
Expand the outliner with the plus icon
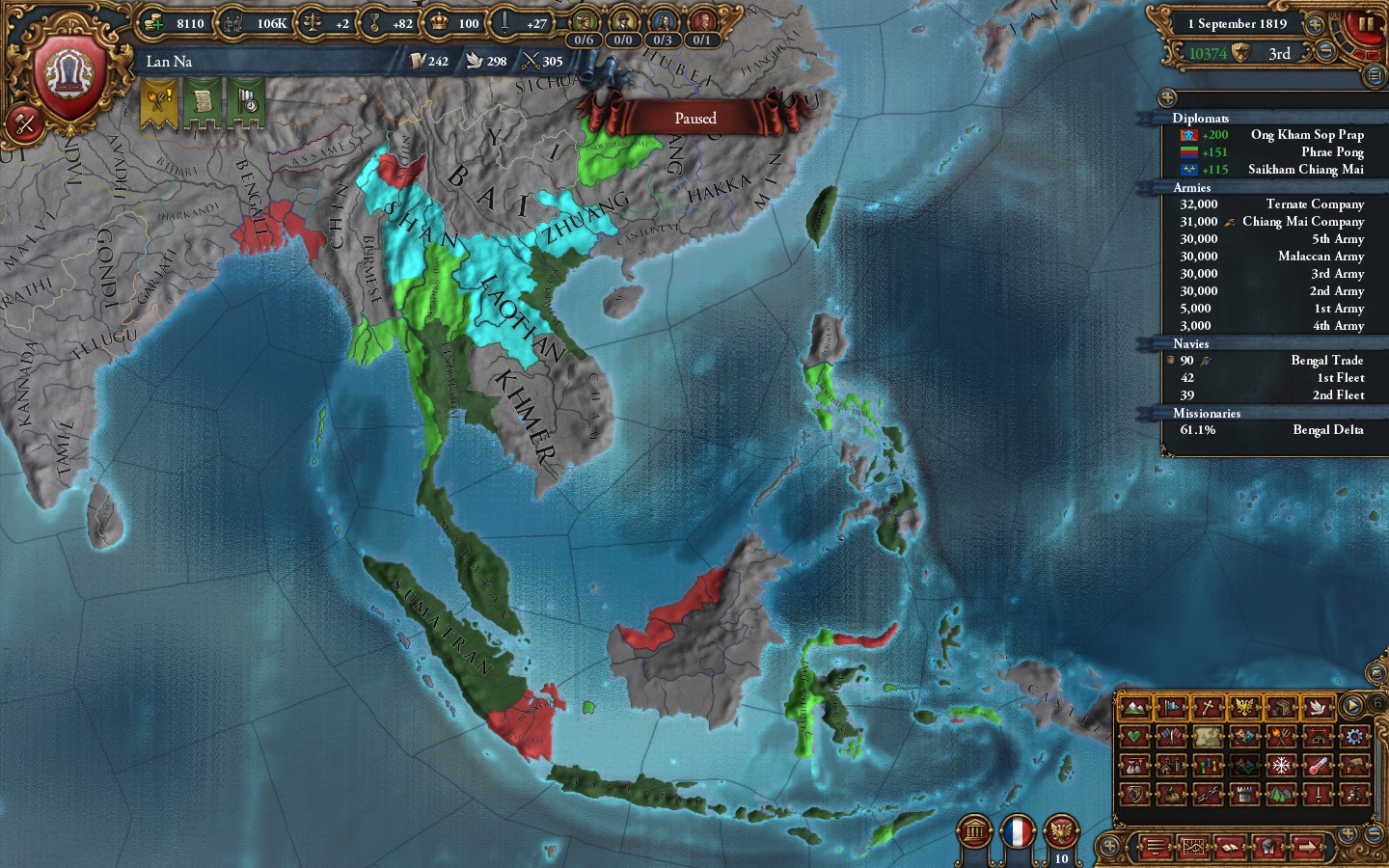(1167, 96)
